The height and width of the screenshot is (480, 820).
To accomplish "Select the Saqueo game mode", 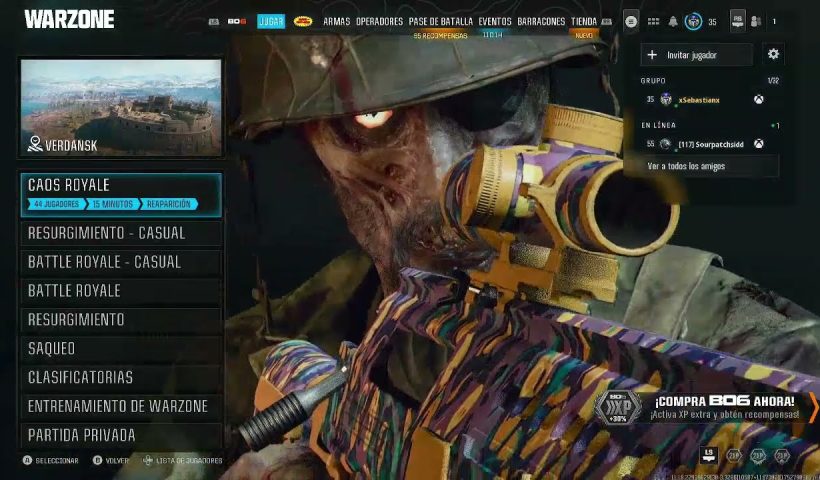I will pyautogui.click(x=120, y=349).
